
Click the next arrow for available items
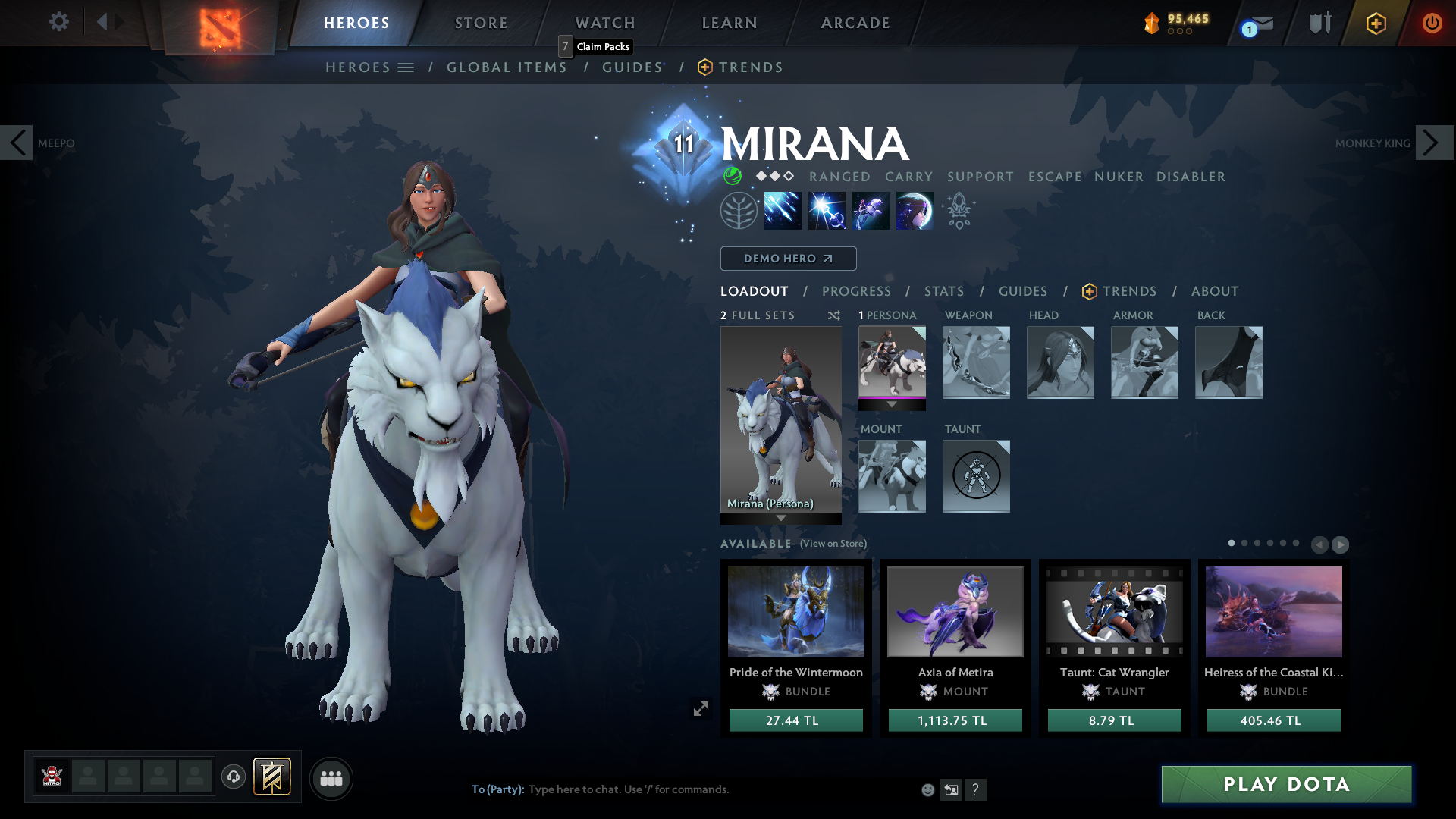[1341, 544]
